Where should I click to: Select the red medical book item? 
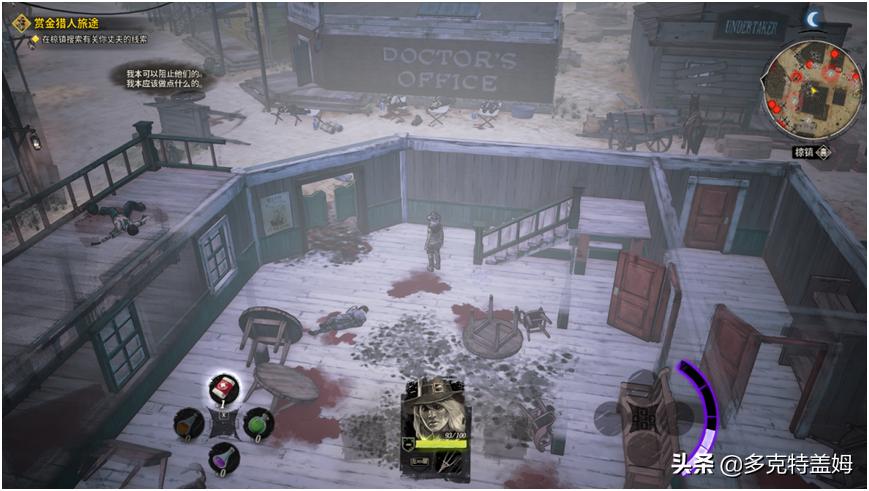(x=223, y=388)
